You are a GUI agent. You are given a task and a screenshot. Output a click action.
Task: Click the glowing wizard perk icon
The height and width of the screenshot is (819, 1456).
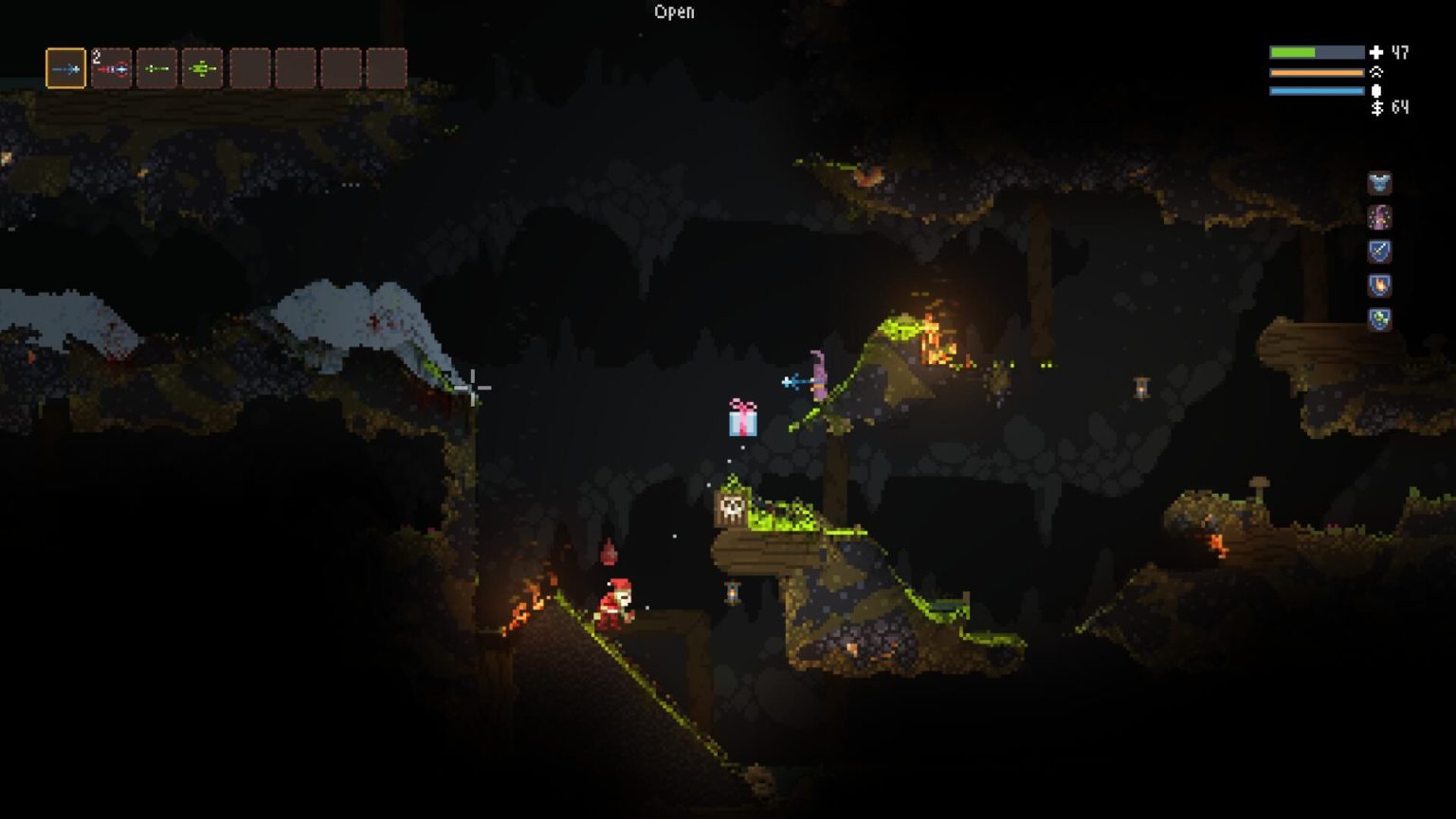[1380, 218]
